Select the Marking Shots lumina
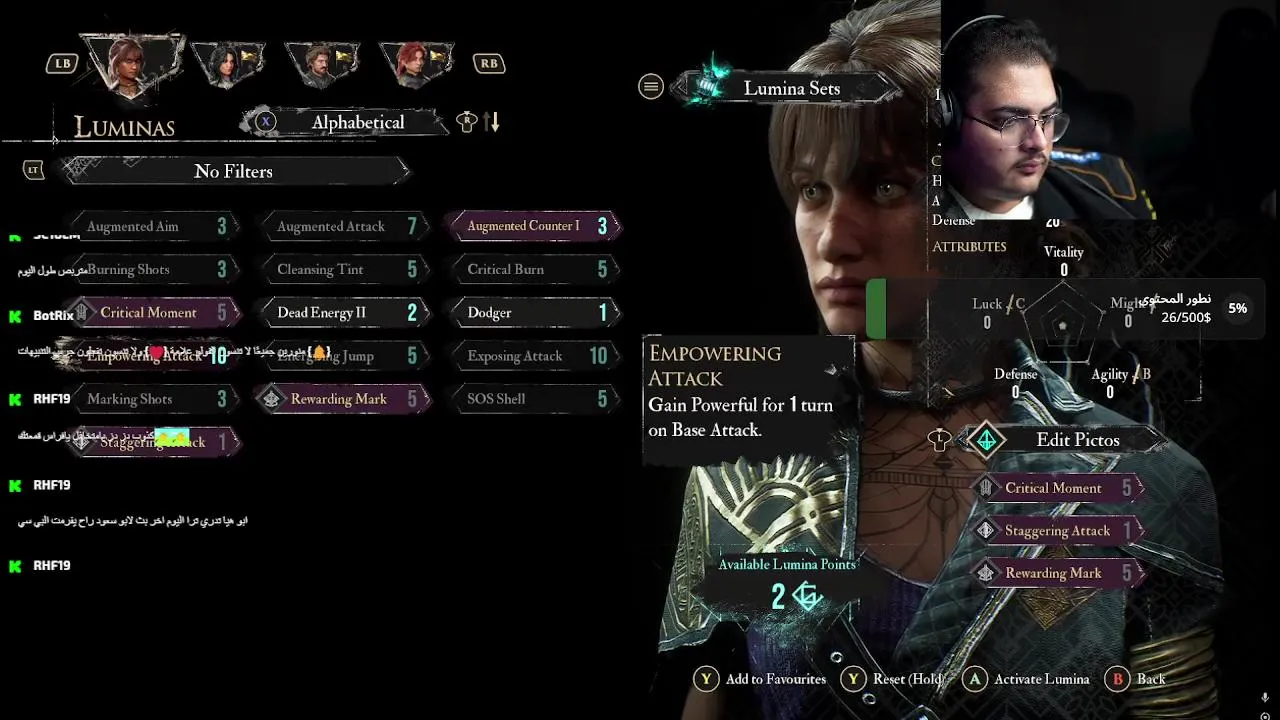The width and height of the screenshot is (1280, 720). (150, 399)
